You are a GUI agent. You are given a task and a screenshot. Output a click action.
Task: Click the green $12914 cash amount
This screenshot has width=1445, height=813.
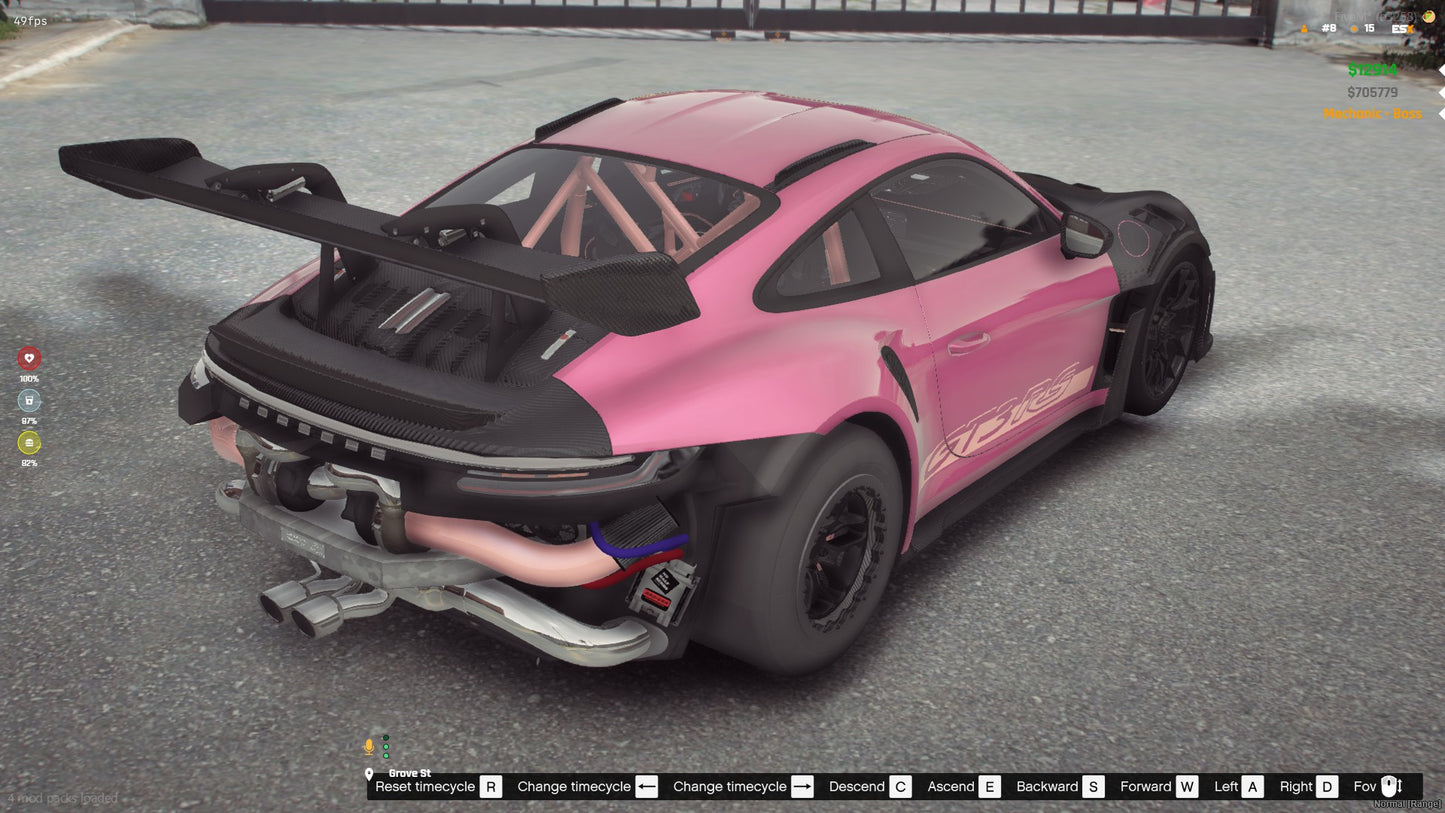click(1372, 70)
